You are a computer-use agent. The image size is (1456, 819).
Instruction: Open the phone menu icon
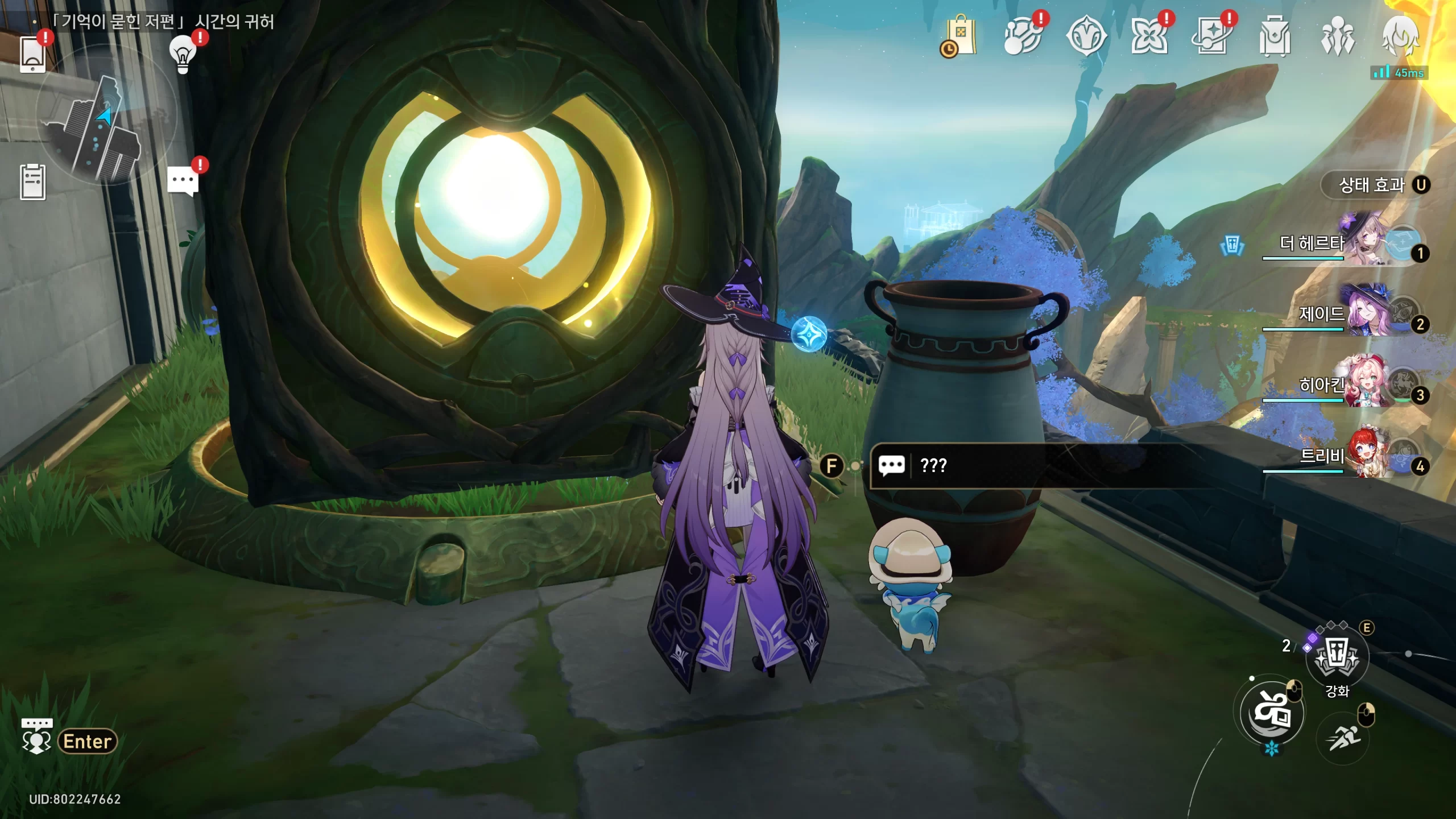point(32,55)
